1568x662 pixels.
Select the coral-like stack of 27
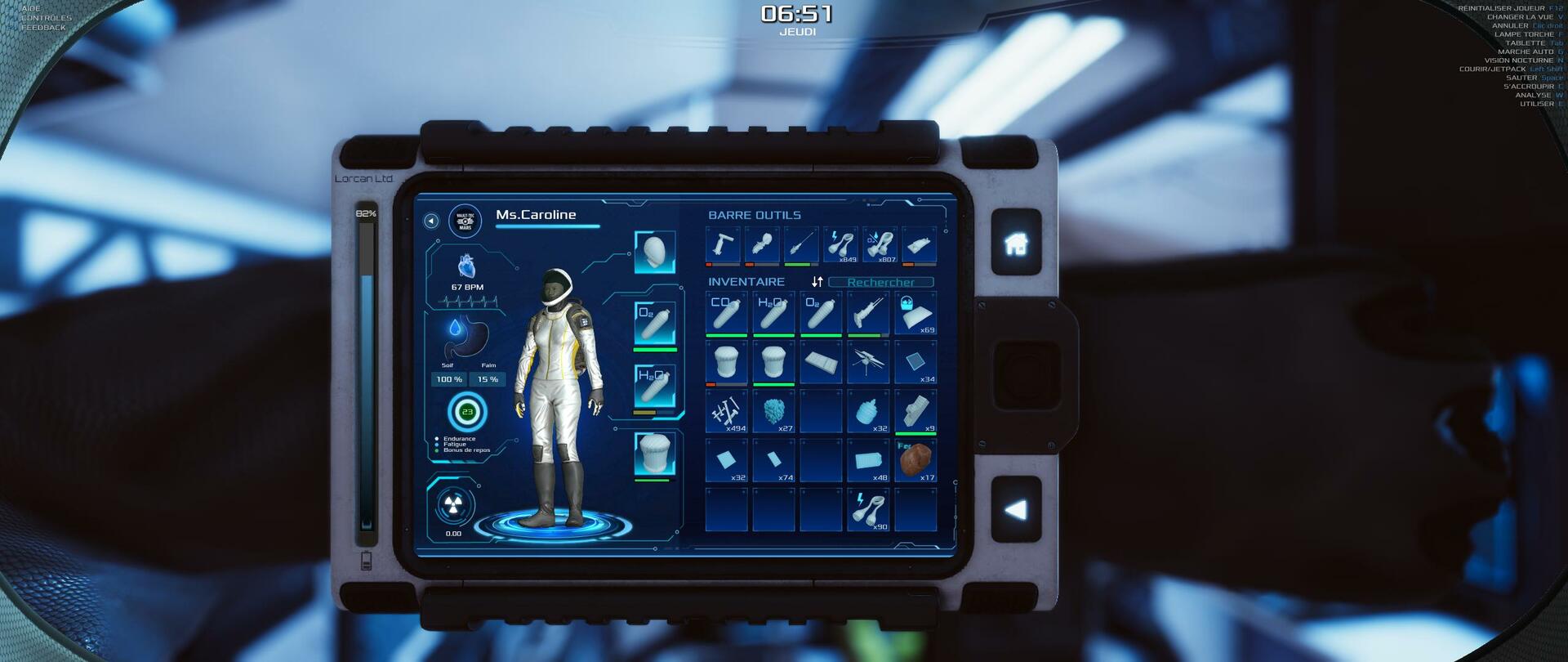[773, 411]
